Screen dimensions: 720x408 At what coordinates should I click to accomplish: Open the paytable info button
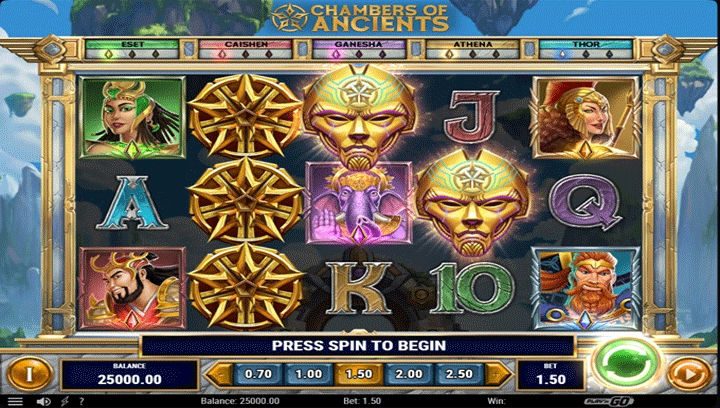(x=30, y=374)
